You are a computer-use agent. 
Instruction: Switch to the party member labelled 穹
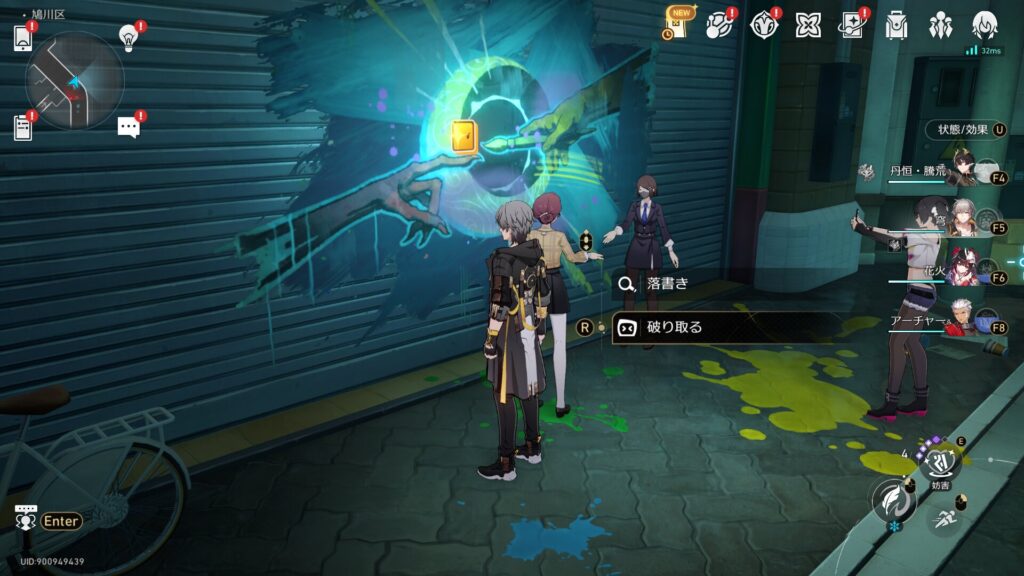pos(964,222)
